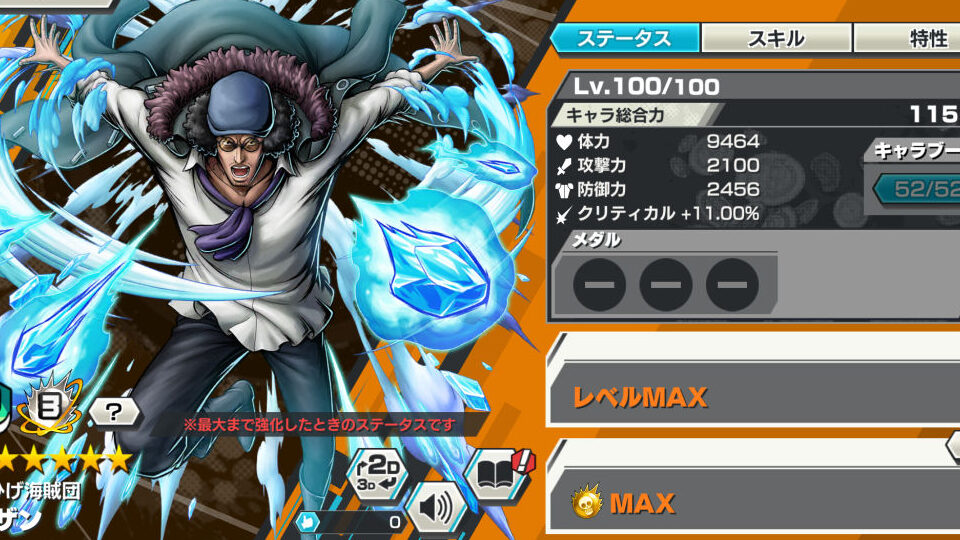Click the skull MAX panel
Image resolution: width=960 pixels, height=540 pixels.
click(752, 503)
